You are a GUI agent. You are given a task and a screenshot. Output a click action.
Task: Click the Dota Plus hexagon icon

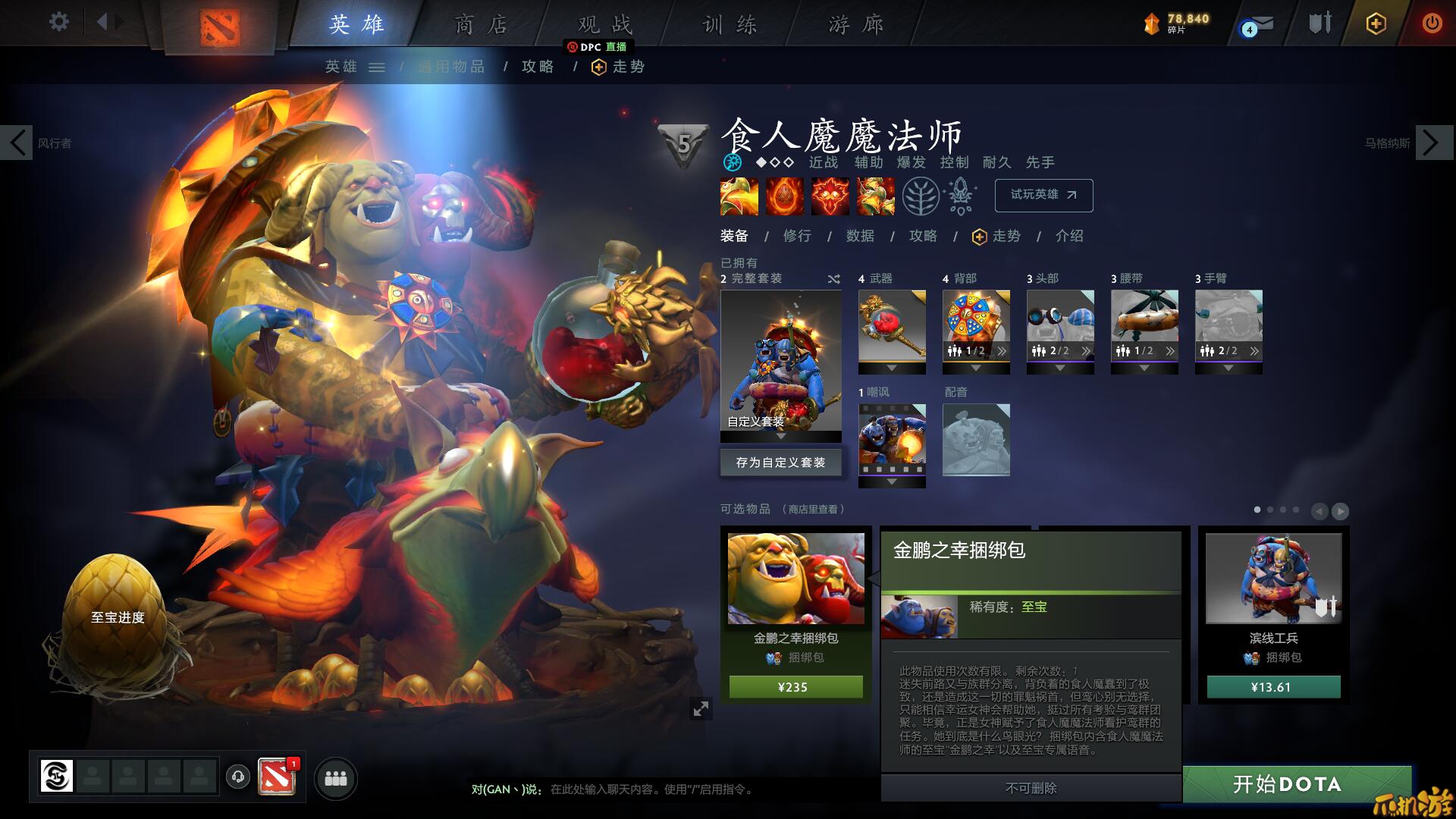tap(1375, 24)
